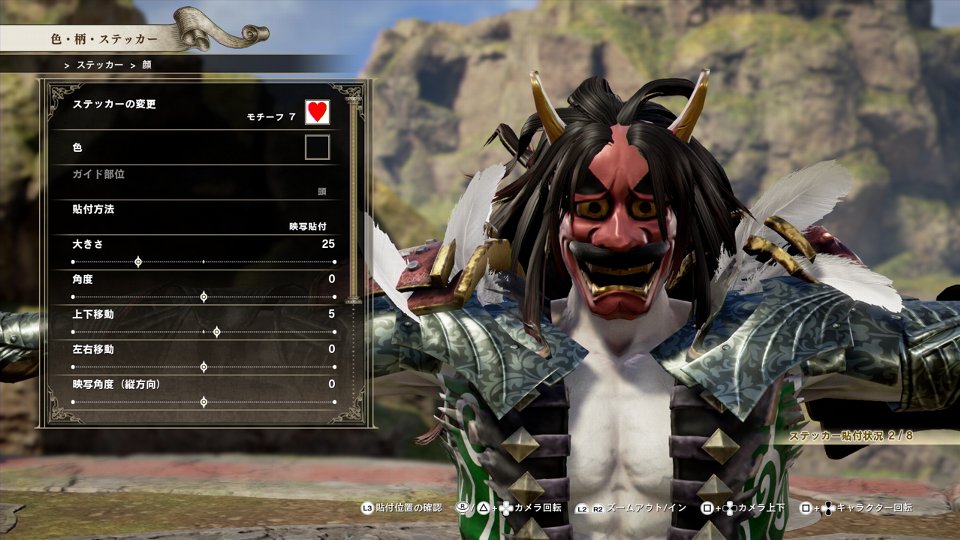This screenshot has width=960, height=540.
Task: Adjust the 上下移動 vertical move slider
Action: (x=217, y=332)
